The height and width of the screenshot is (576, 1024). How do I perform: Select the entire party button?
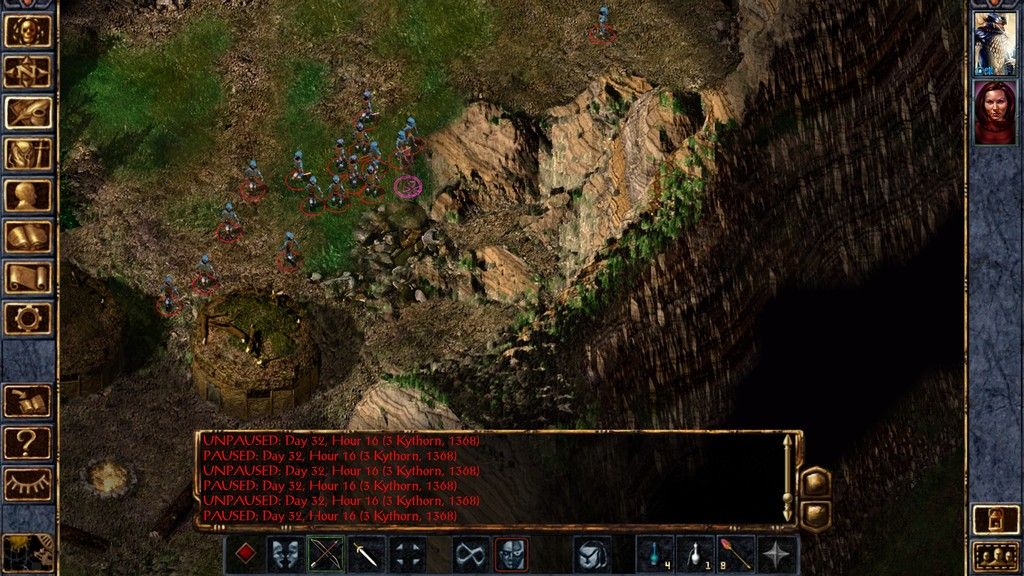995,555
